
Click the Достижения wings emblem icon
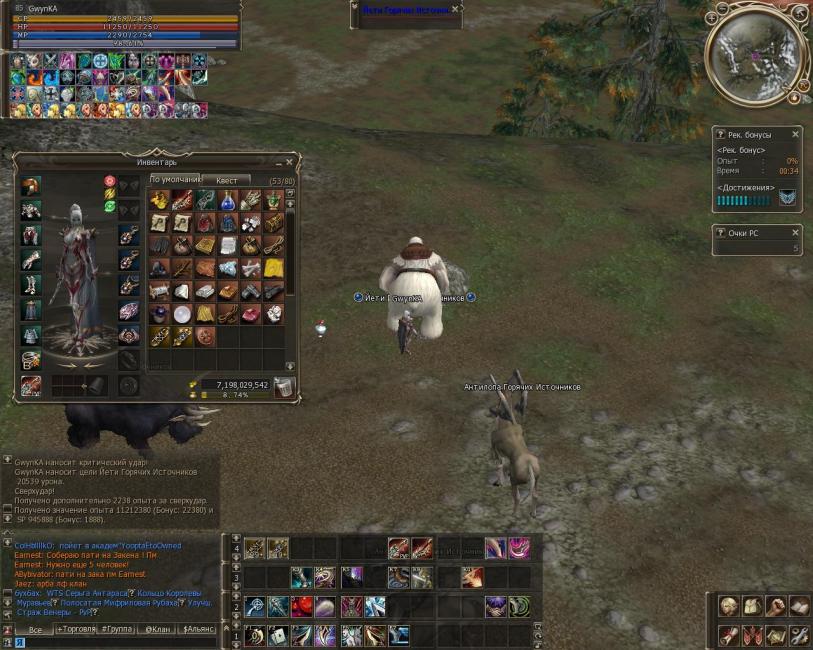pyautogui.click(x=787, y=198)
